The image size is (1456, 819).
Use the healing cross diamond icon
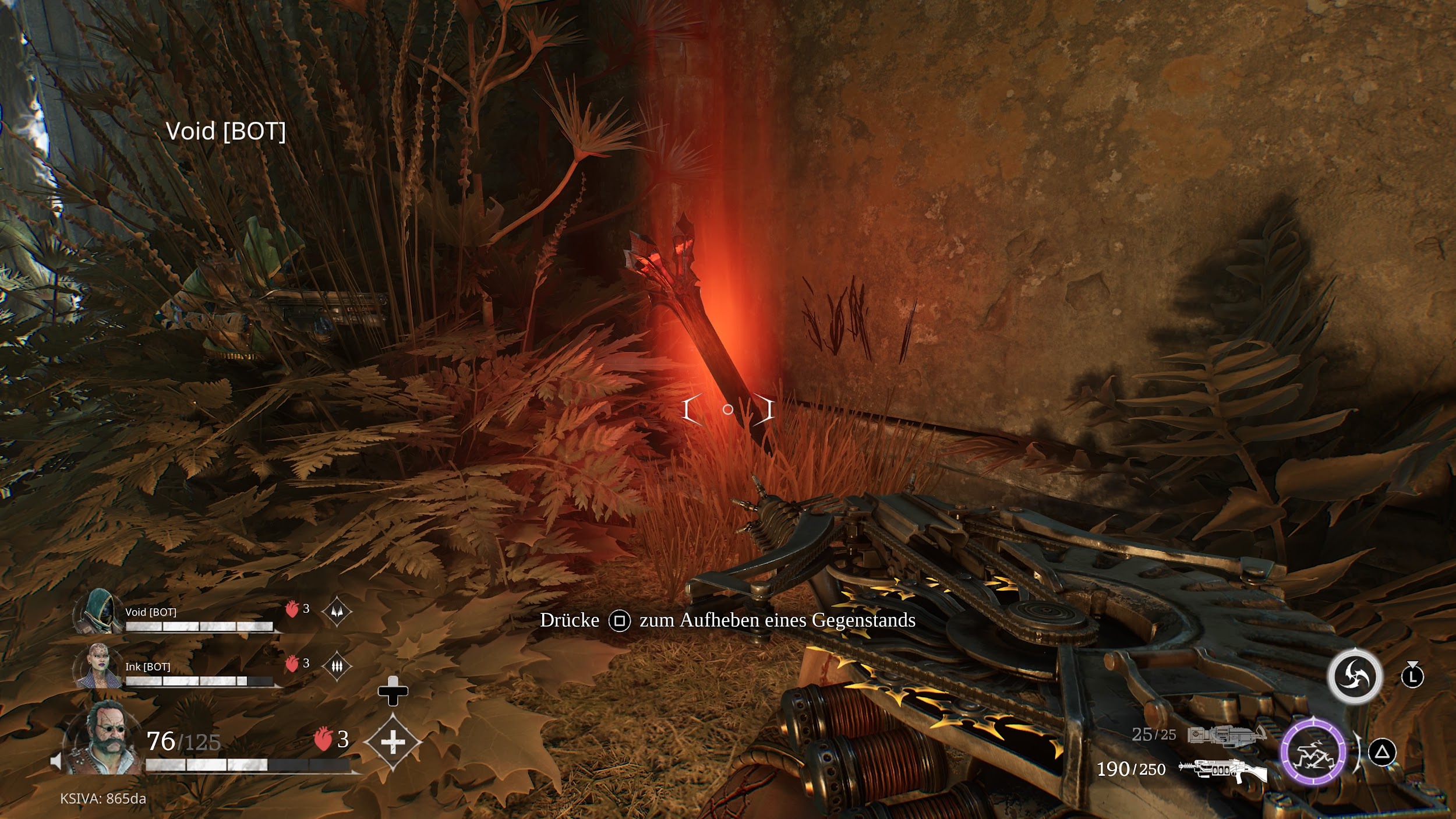click(393, 742)
